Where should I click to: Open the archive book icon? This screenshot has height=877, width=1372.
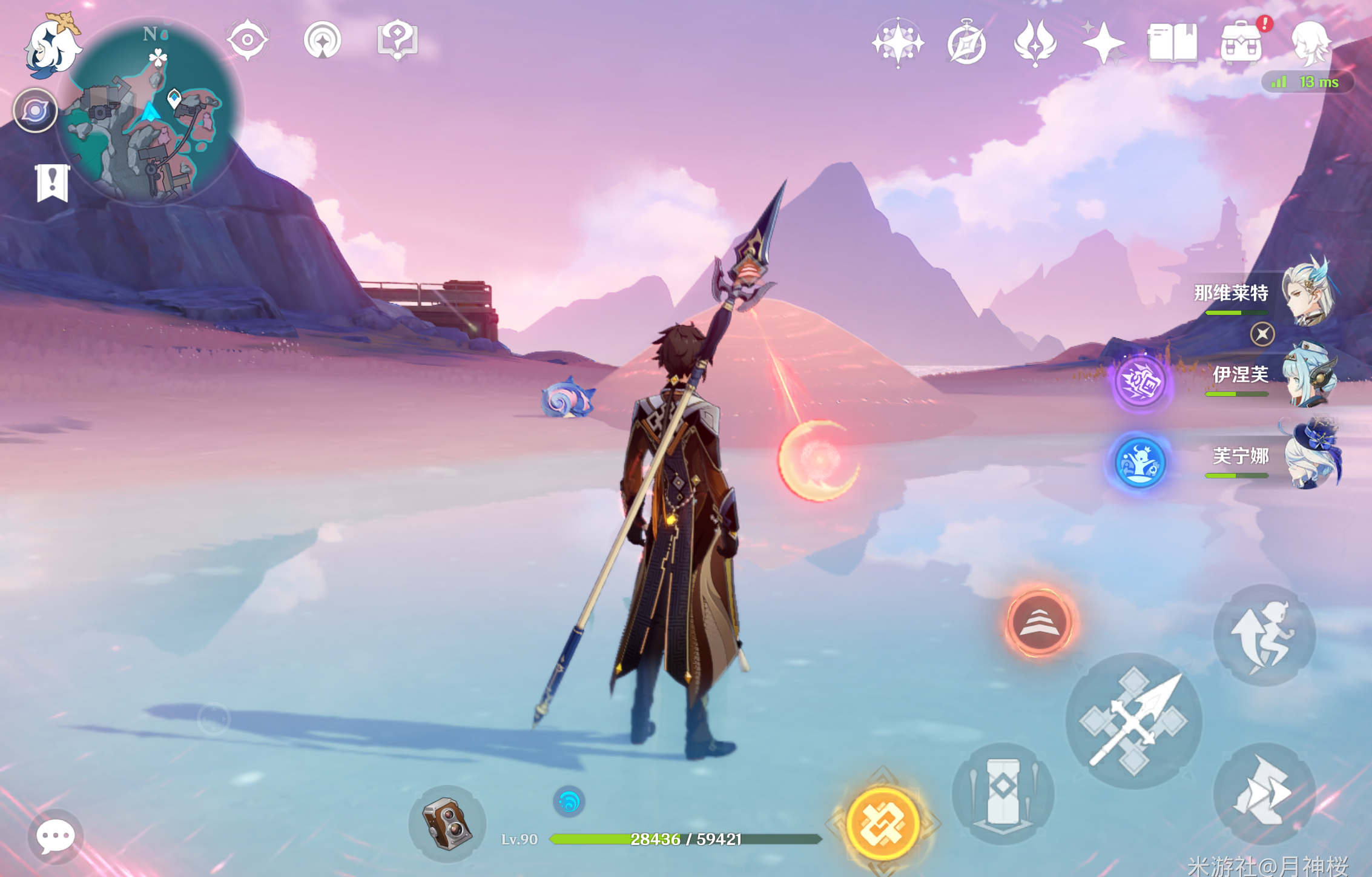tap(1172, 42)
